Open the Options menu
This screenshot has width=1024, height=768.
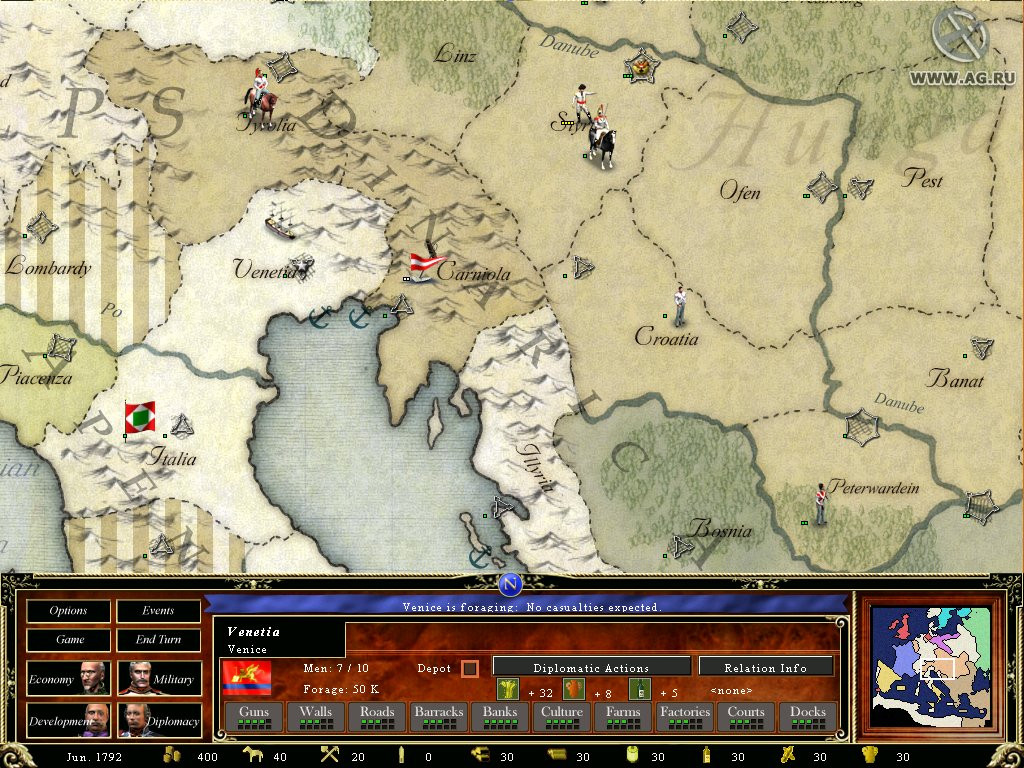69,611
